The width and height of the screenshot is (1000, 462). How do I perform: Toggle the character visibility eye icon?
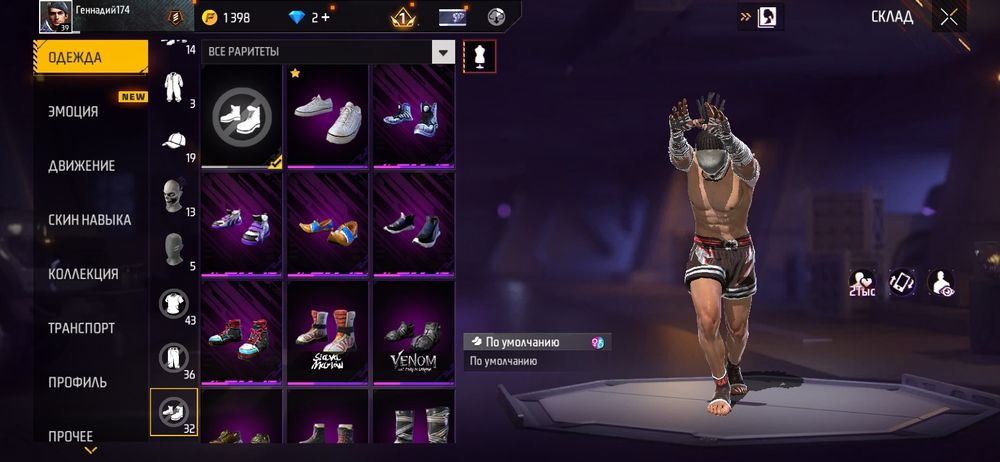point(940,283)
